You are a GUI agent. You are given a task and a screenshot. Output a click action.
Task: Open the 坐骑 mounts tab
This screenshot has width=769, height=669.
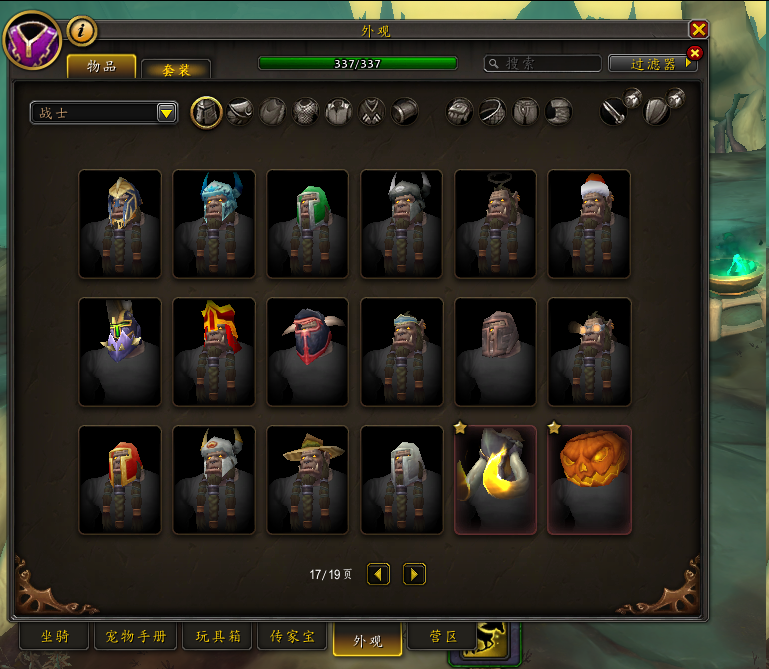54,636
